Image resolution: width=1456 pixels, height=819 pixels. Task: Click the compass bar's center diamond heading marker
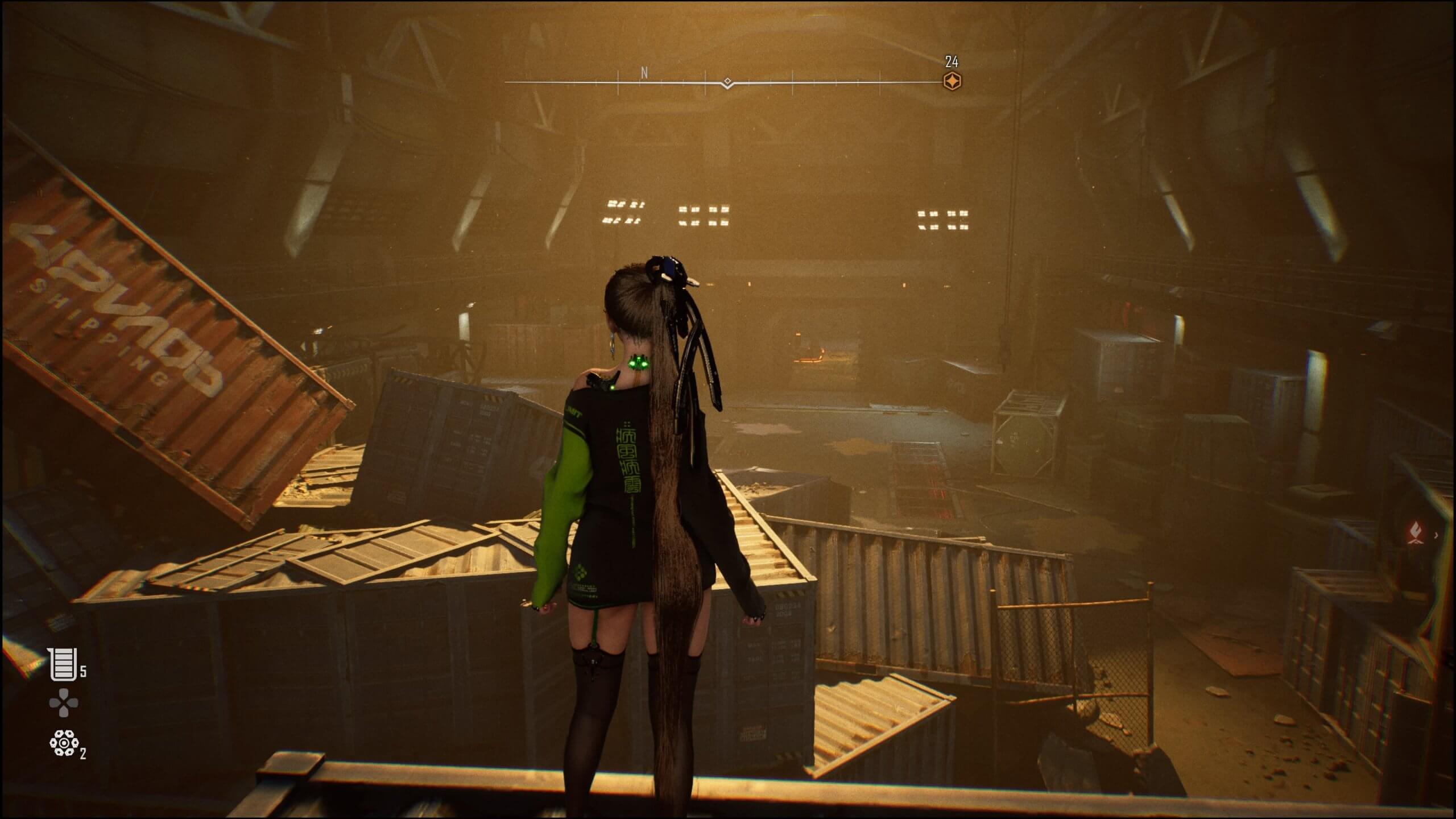tap(726, 81)
